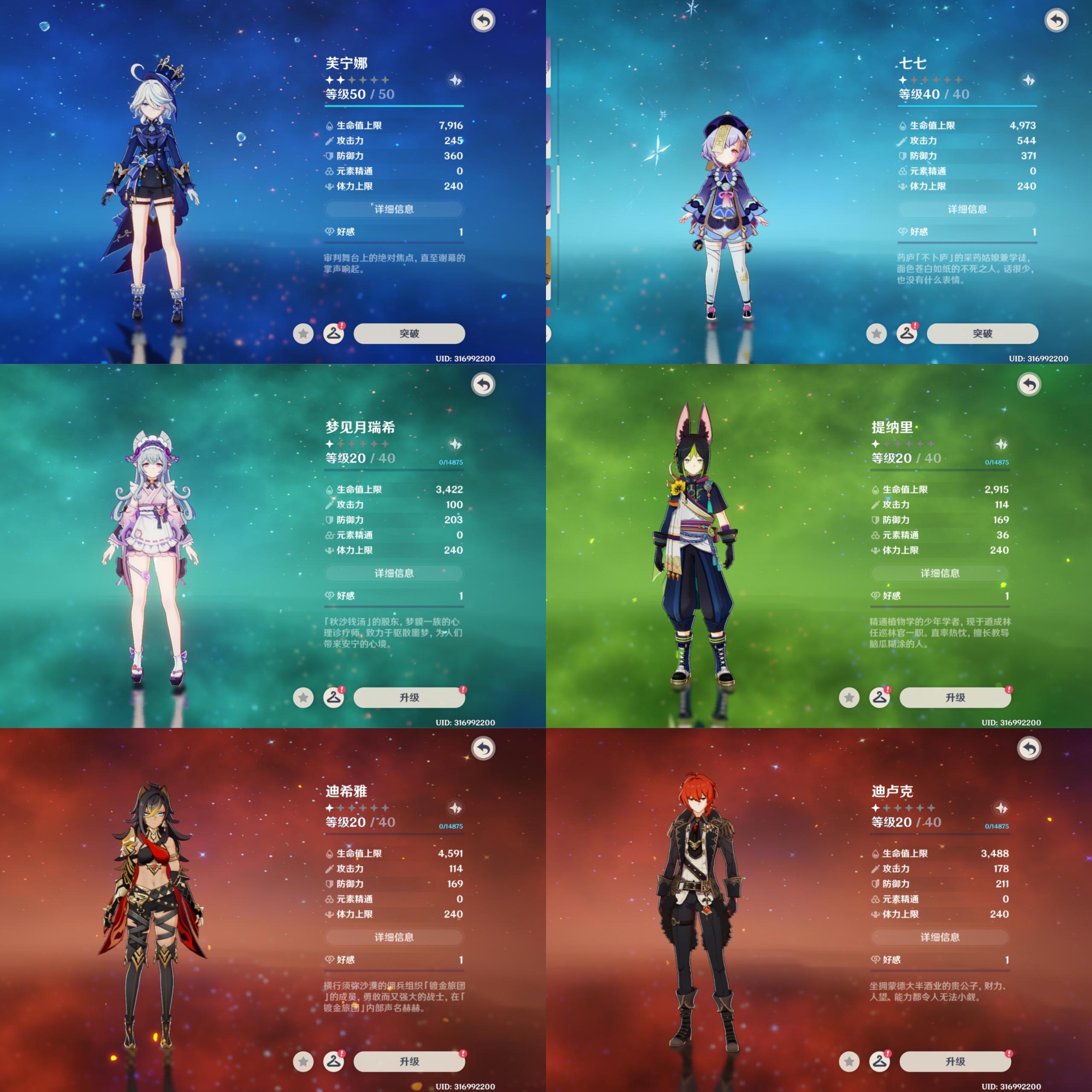This screenshot has height=1092, width=1092.
Task: Open the outfit hanger icon for 迪卢克
Action: (x=880, y=1061)
